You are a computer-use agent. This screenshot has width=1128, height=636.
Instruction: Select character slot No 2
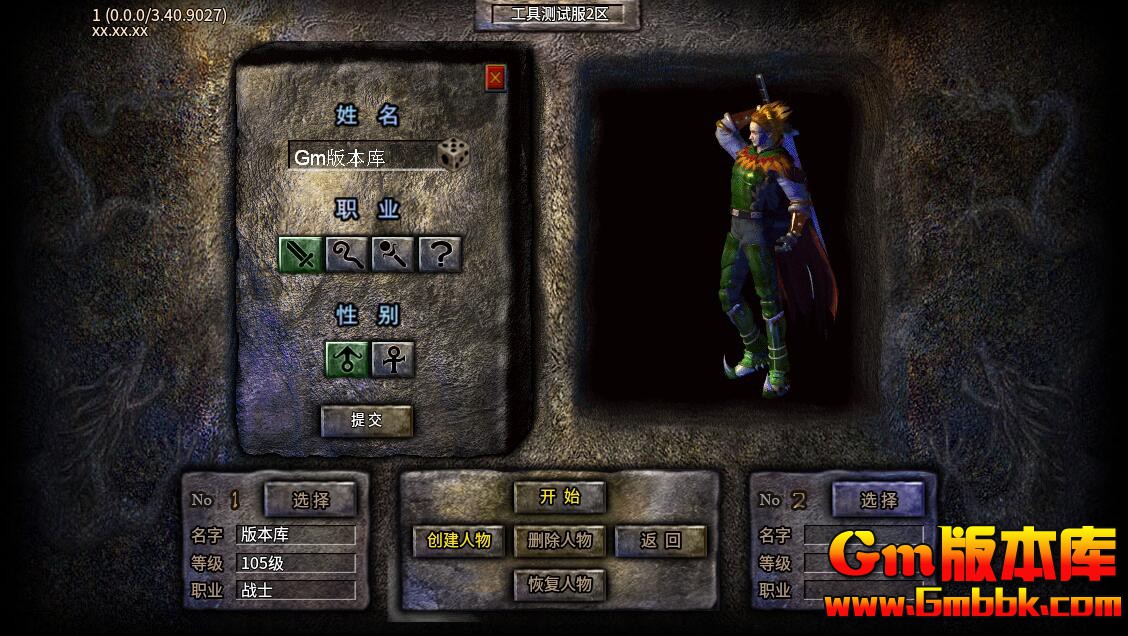point(878,499)
